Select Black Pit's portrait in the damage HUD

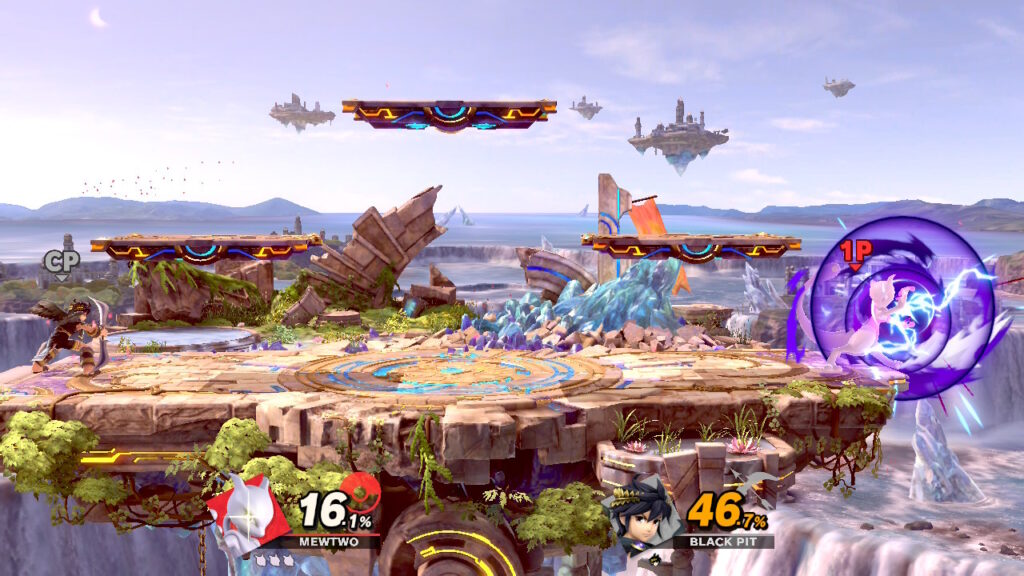[x=643, y=517]
